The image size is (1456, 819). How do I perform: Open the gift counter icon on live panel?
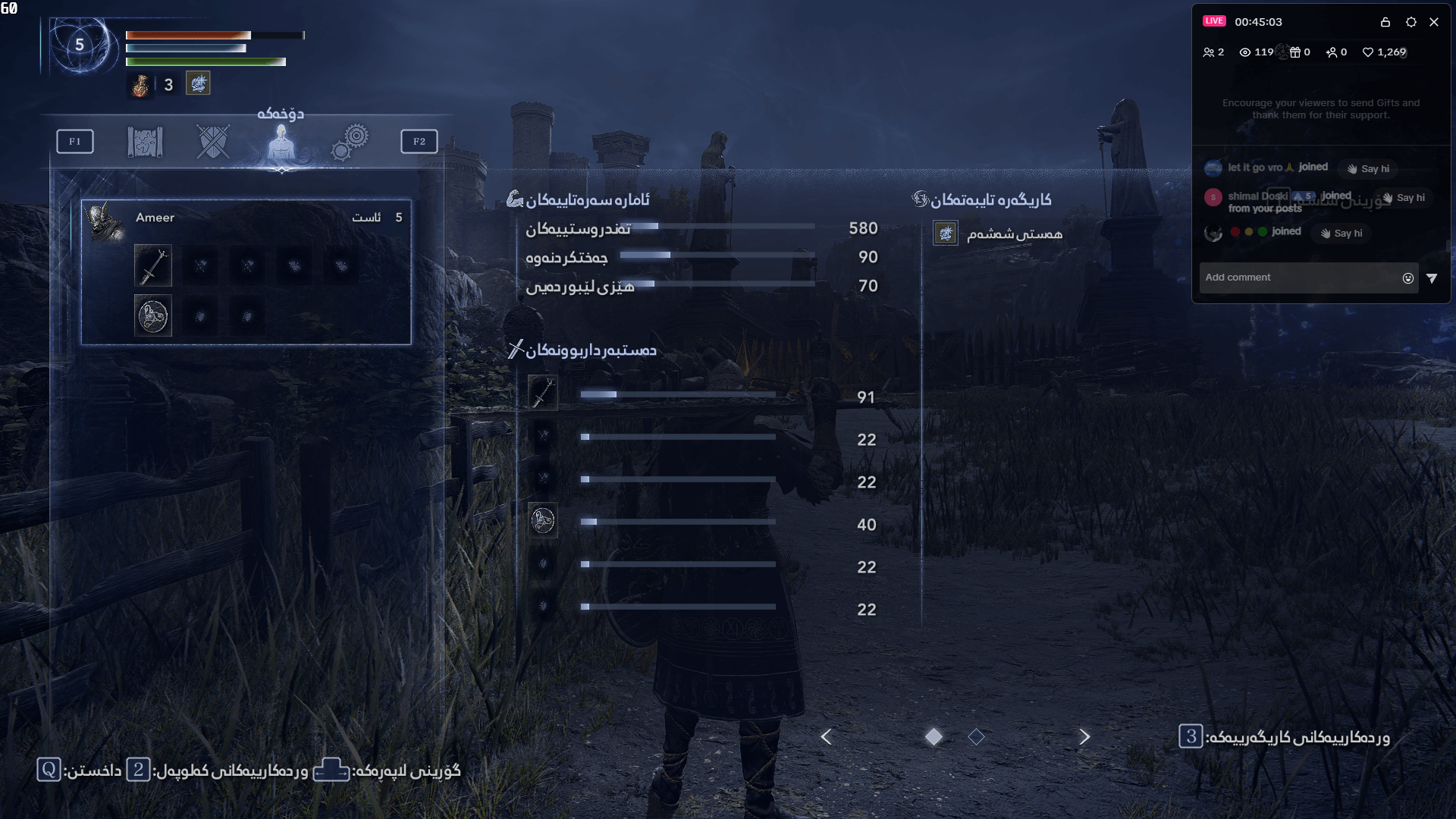[1294, 52]
